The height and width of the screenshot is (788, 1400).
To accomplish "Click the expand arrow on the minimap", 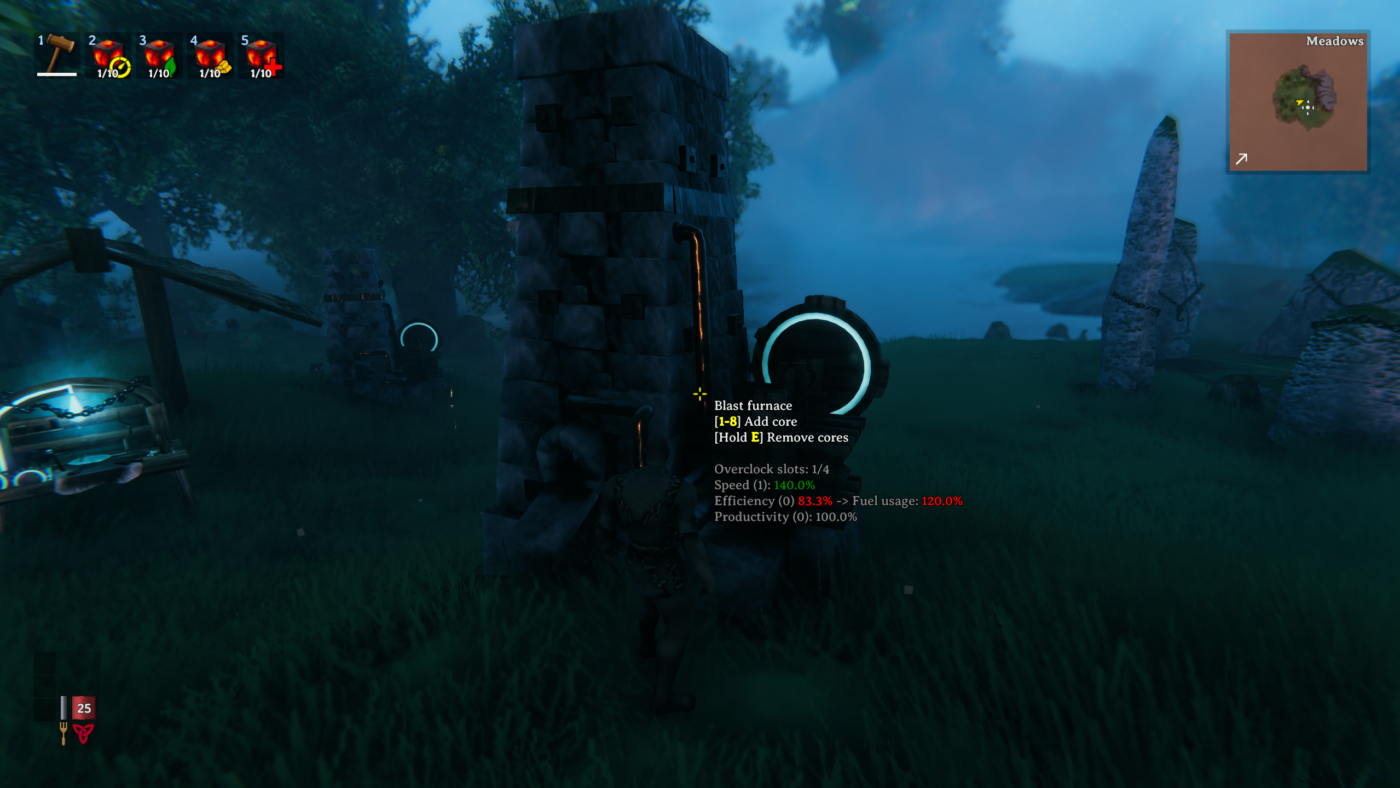I will pos(1241,156).
